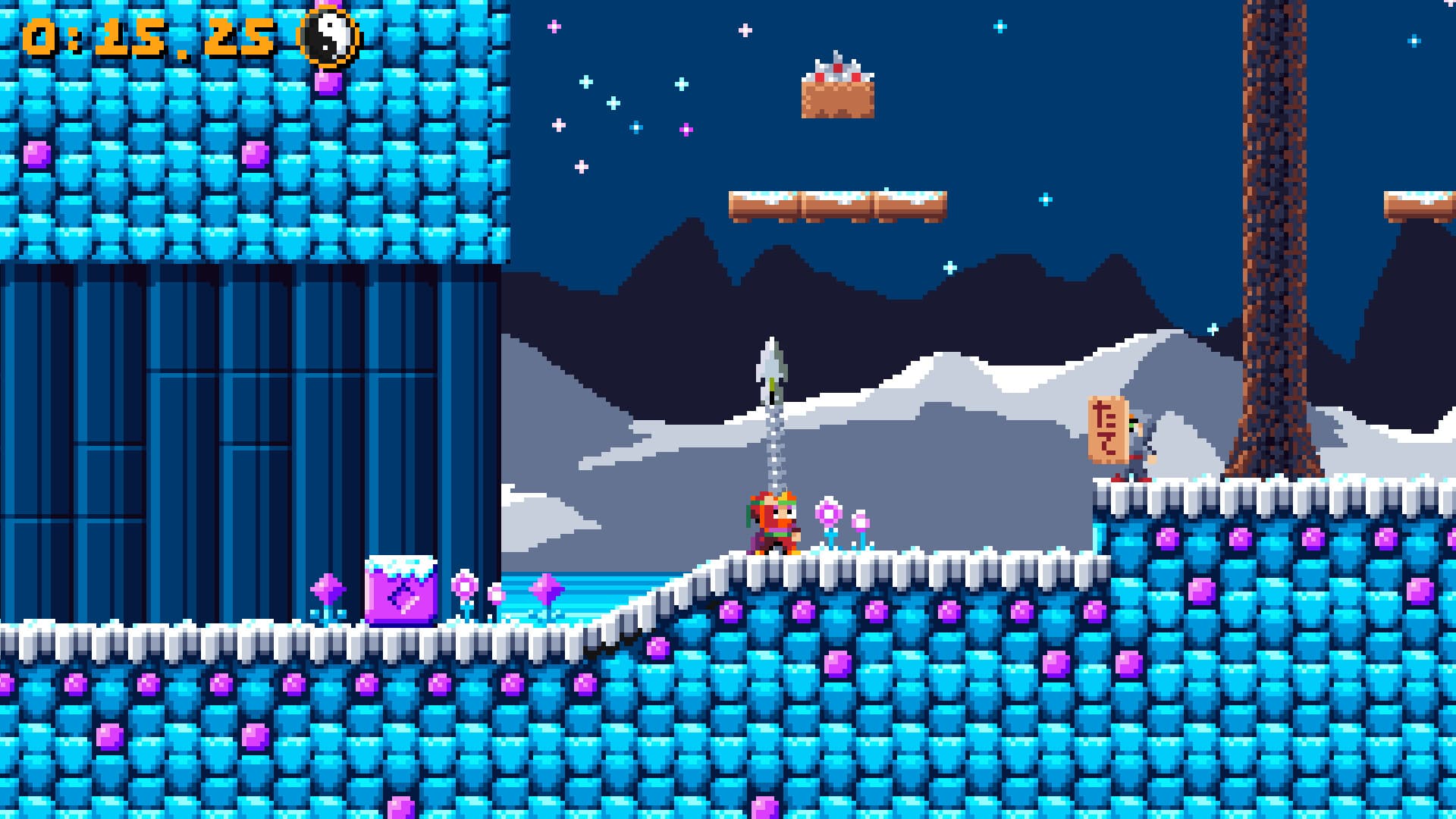Click the rising white rocket projectile

pos(773,372)
